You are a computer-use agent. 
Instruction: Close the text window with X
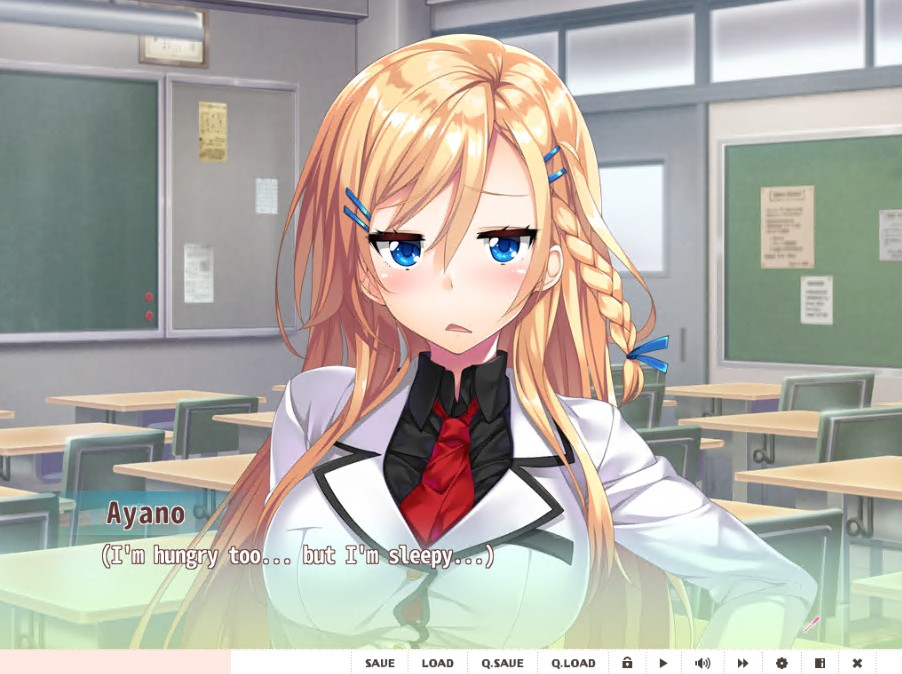point(857,663)
